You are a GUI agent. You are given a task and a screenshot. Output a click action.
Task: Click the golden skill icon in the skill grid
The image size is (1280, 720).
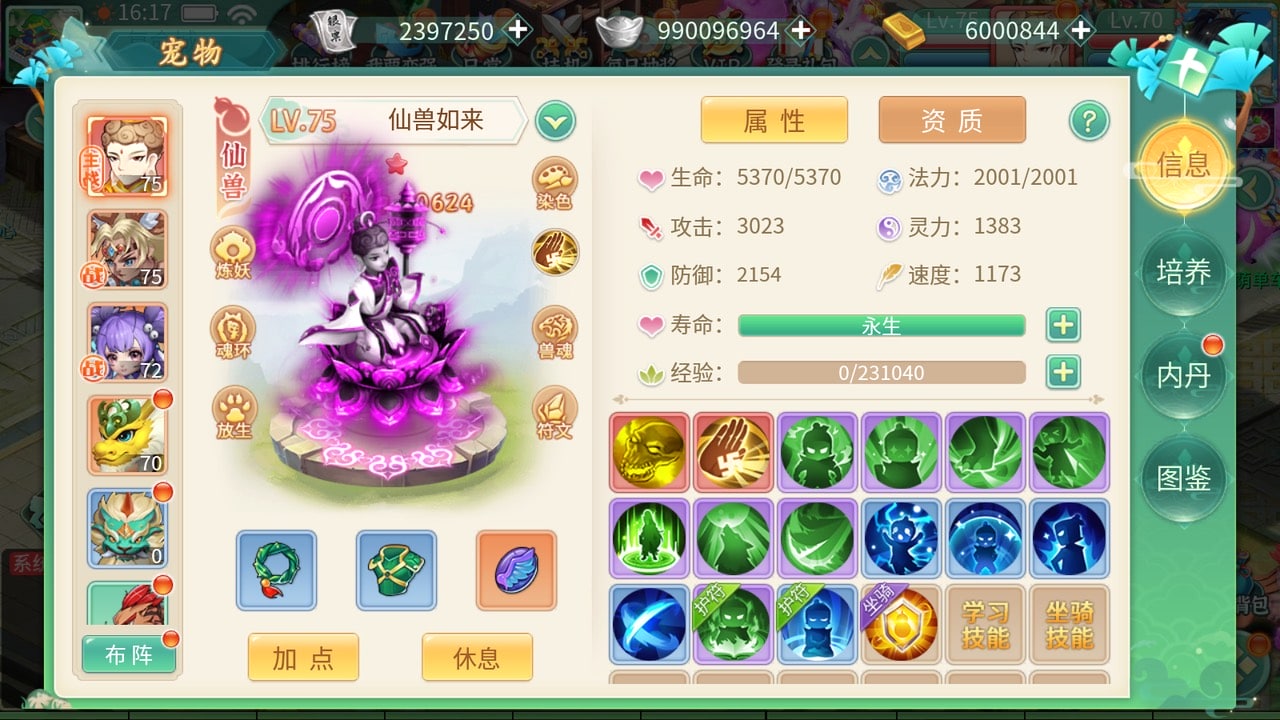pos(647,452)
